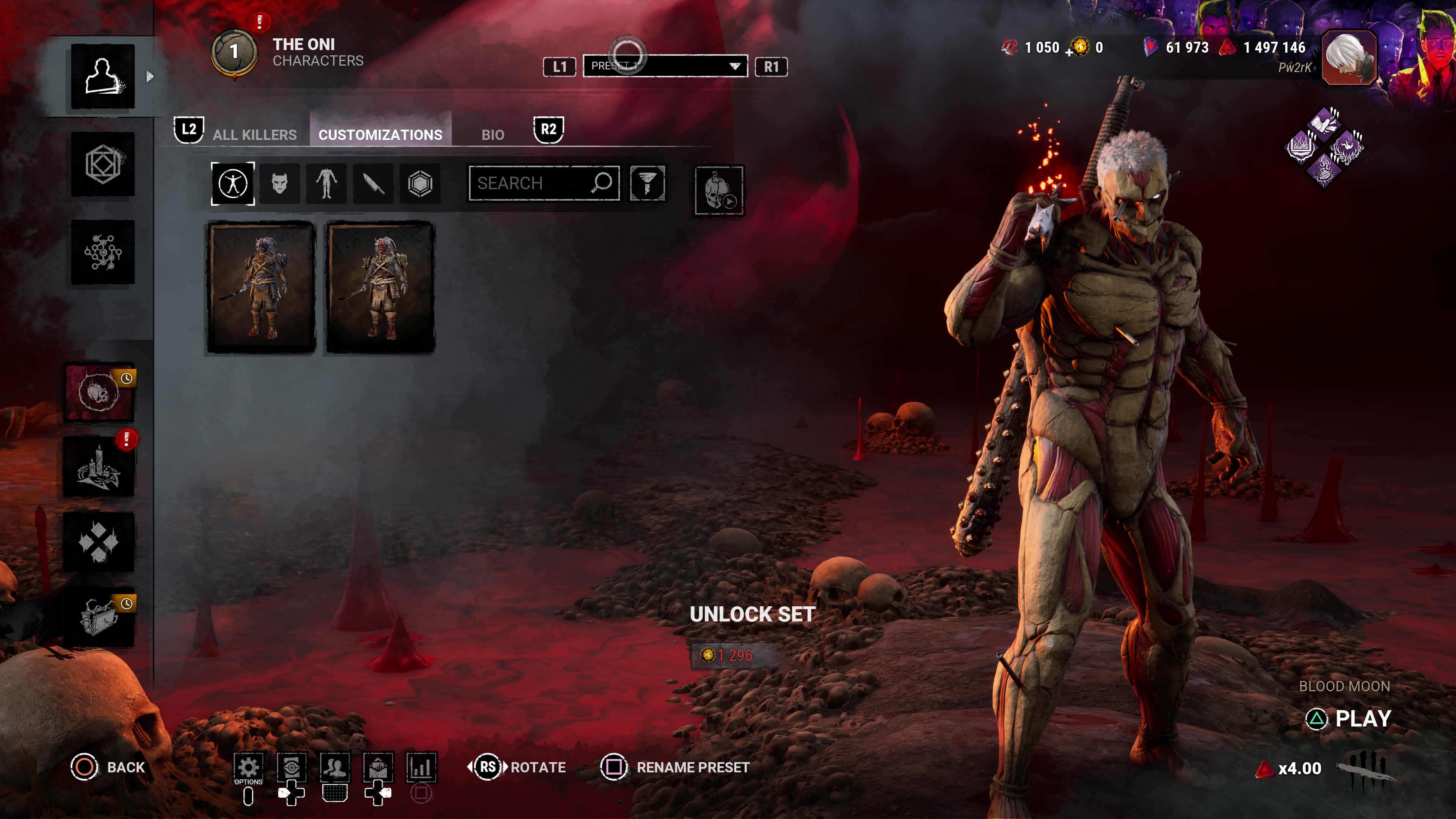1456x819 pixels.
Task: Open the cosmetic filter funnel button
Action: 647,183
